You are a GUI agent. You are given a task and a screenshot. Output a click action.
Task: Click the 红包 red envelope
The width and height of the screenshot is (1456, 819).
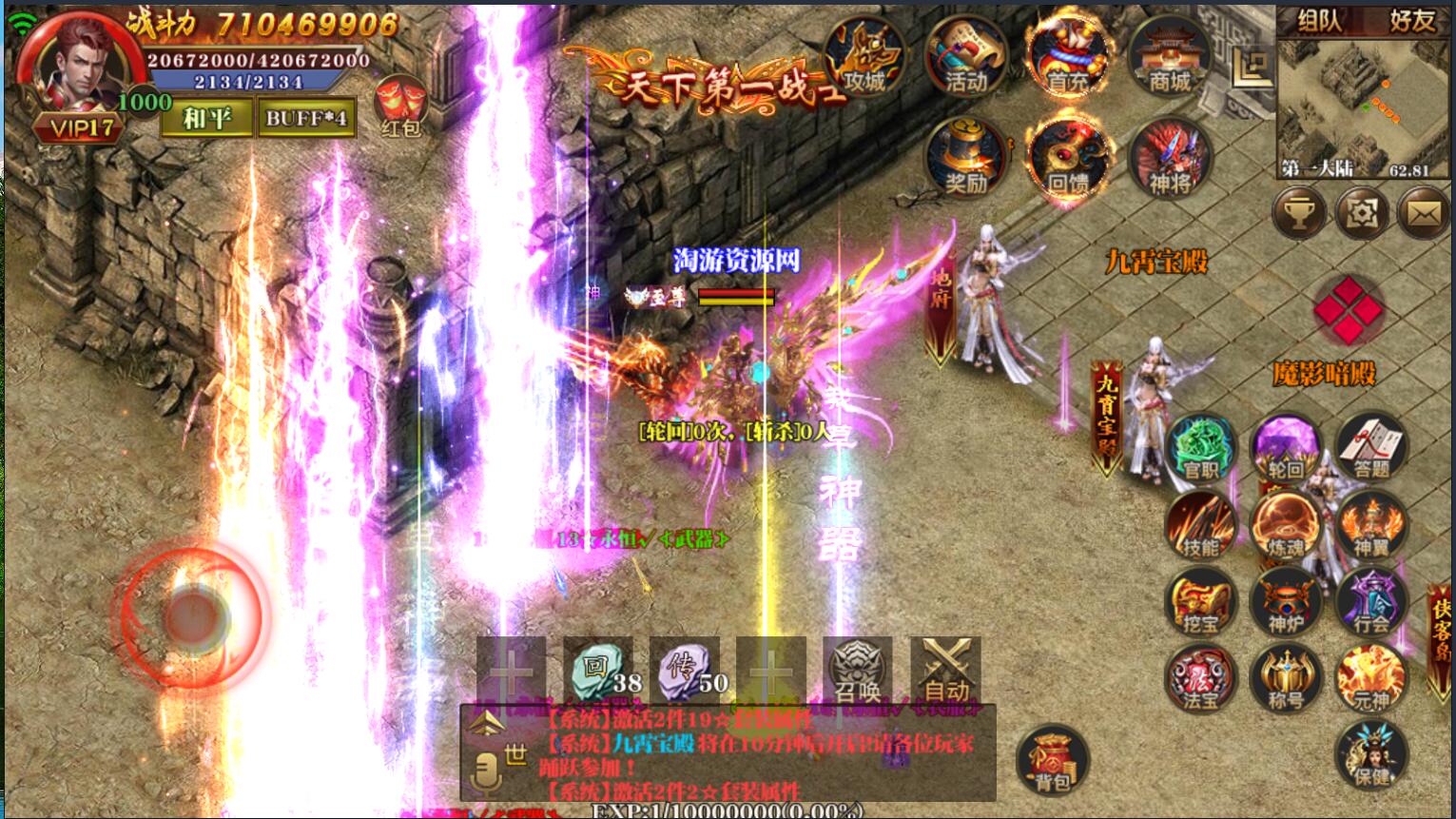(x=399, y=107)
